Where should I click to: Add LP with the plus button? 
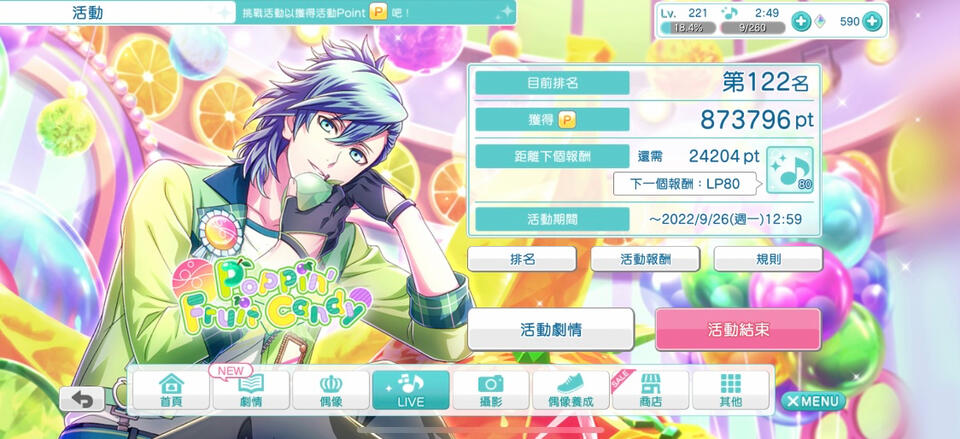tap(800, 21)
